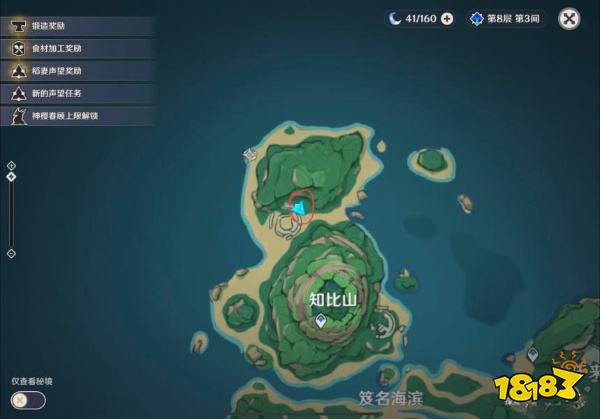
Task: Click the zoom-in button atop the zoom slider
Action: (11, 165)
